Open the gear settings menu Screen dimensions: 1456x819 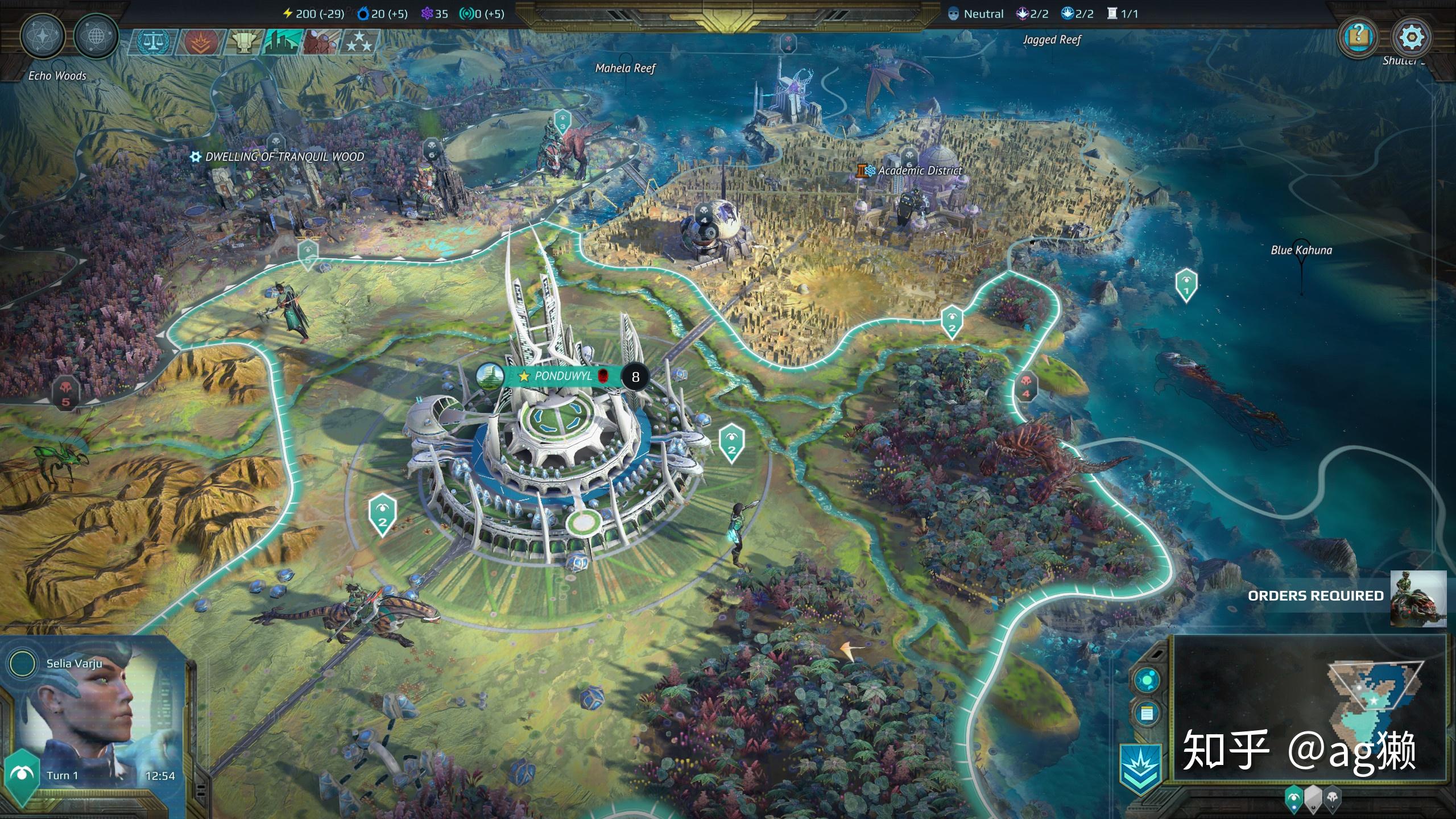pyautogui.click(x=1411, y=38)
